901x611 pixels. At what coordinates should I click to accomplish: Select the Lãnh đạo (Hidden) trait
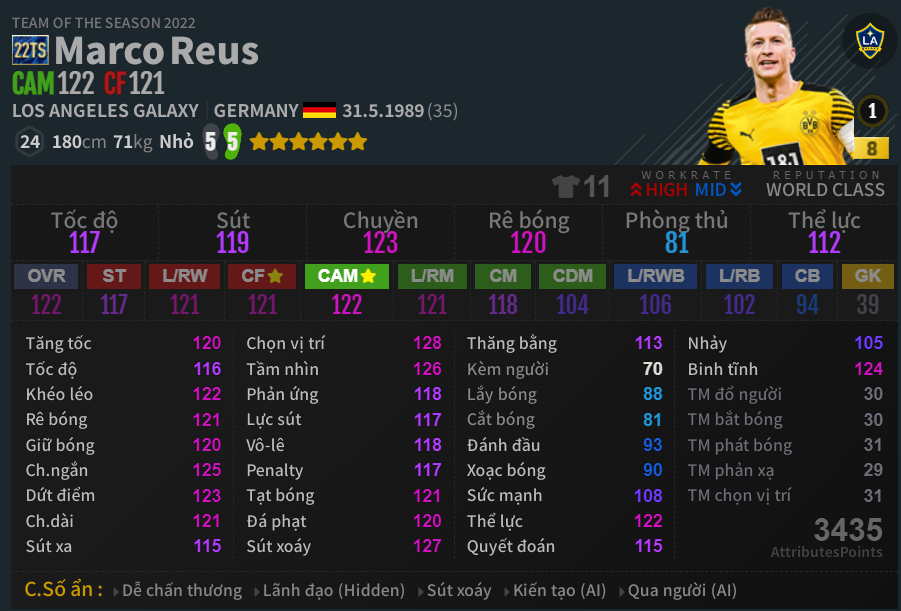(333, 590)
